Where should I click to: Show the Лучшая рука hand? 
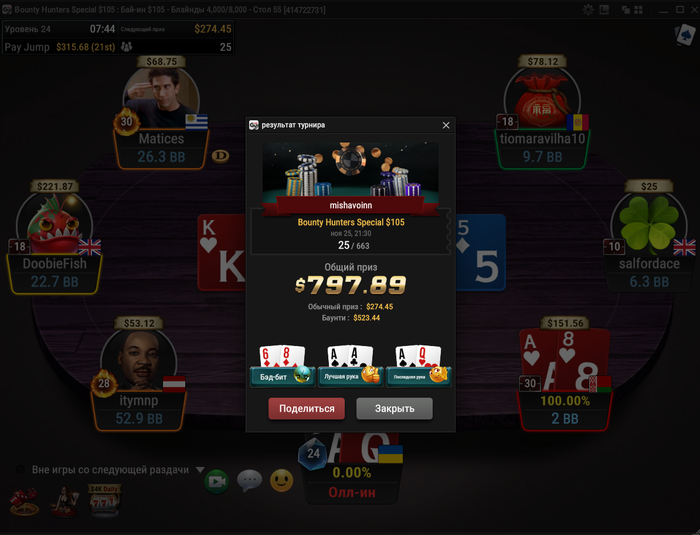[350, 366]
